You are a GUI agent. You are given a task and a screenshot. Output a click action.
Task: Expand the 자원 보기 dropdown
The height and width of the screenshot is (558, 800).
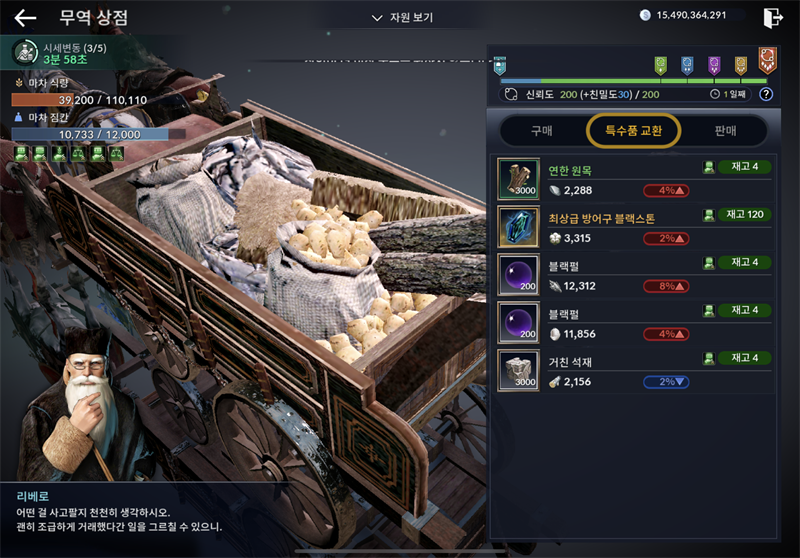point(403,18)
